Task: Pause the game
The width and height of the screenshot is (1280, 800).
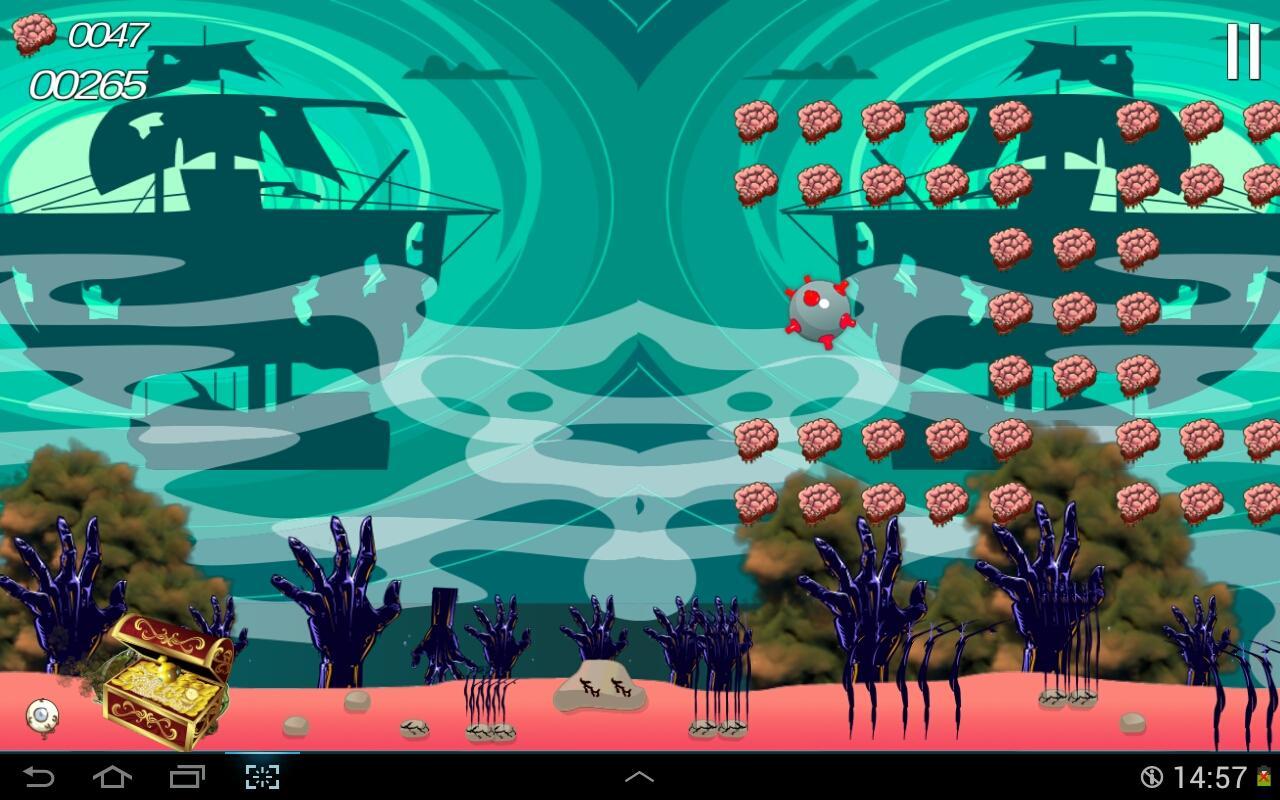Action: (1243, 52)
